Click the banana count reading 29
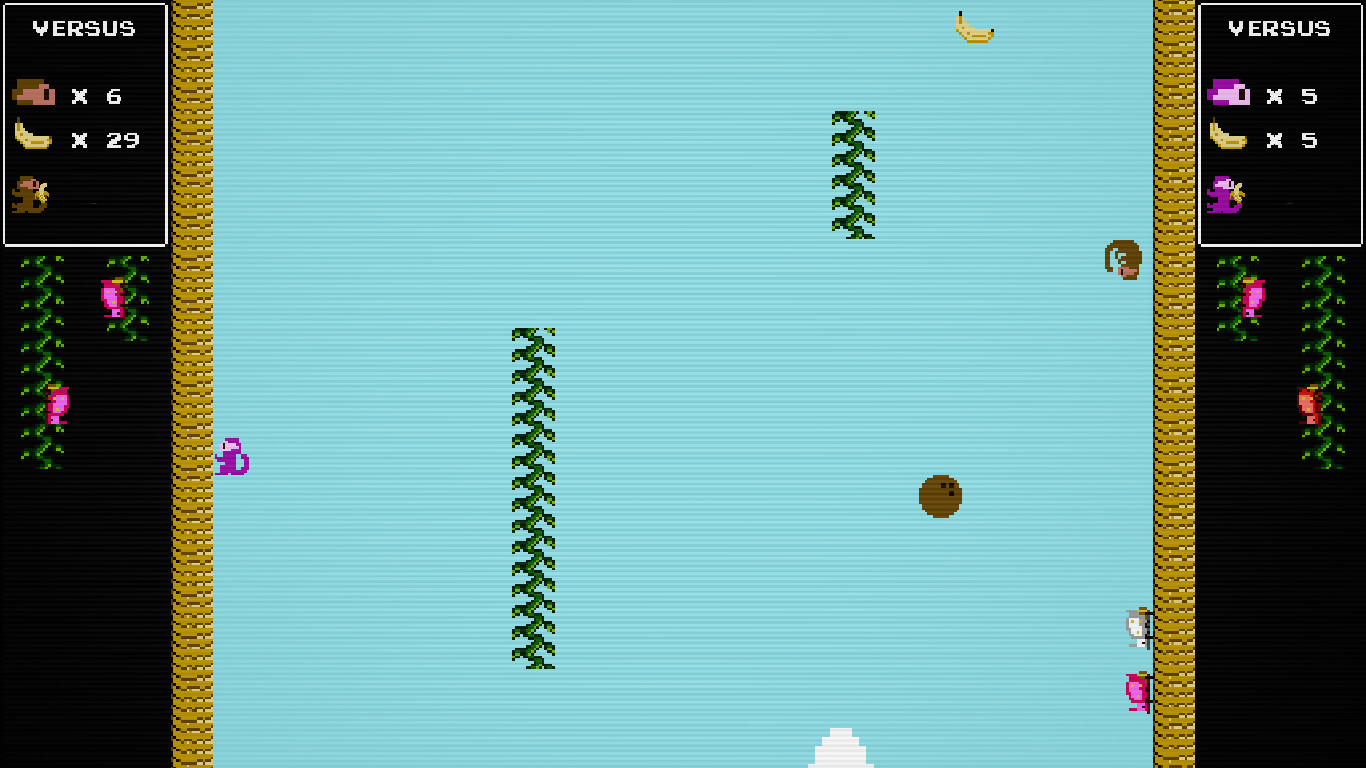Screen dimensions: 1366x768 tap(123, 140)
